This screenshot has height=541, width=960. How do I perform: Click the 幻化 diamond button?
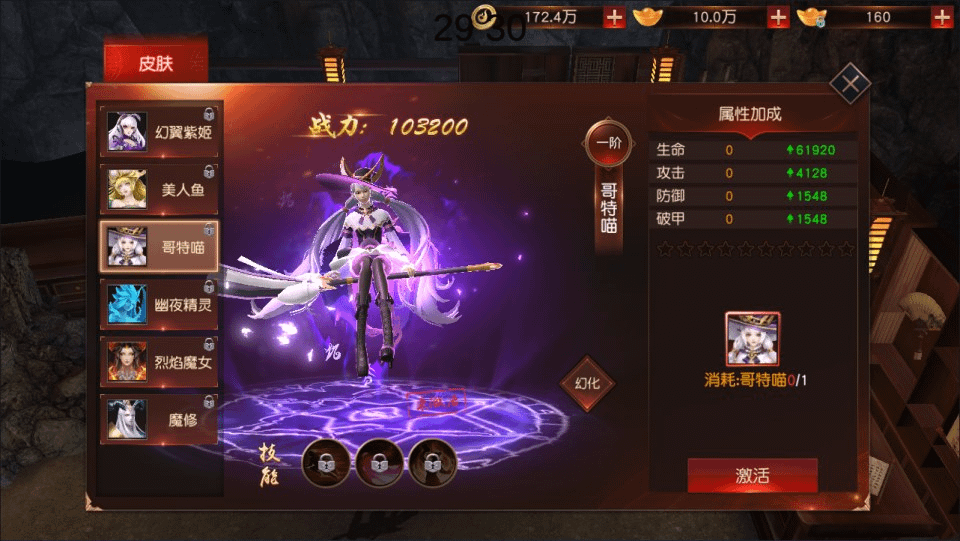(x=587, y=384)
